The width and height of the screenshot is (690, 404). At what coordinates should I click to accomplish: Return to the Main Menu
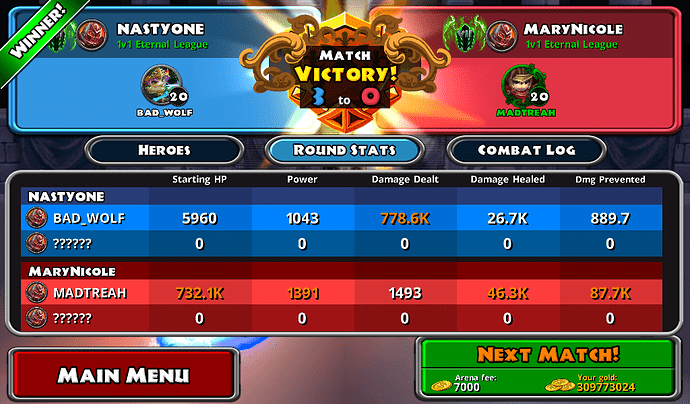(x=122, y=375)
